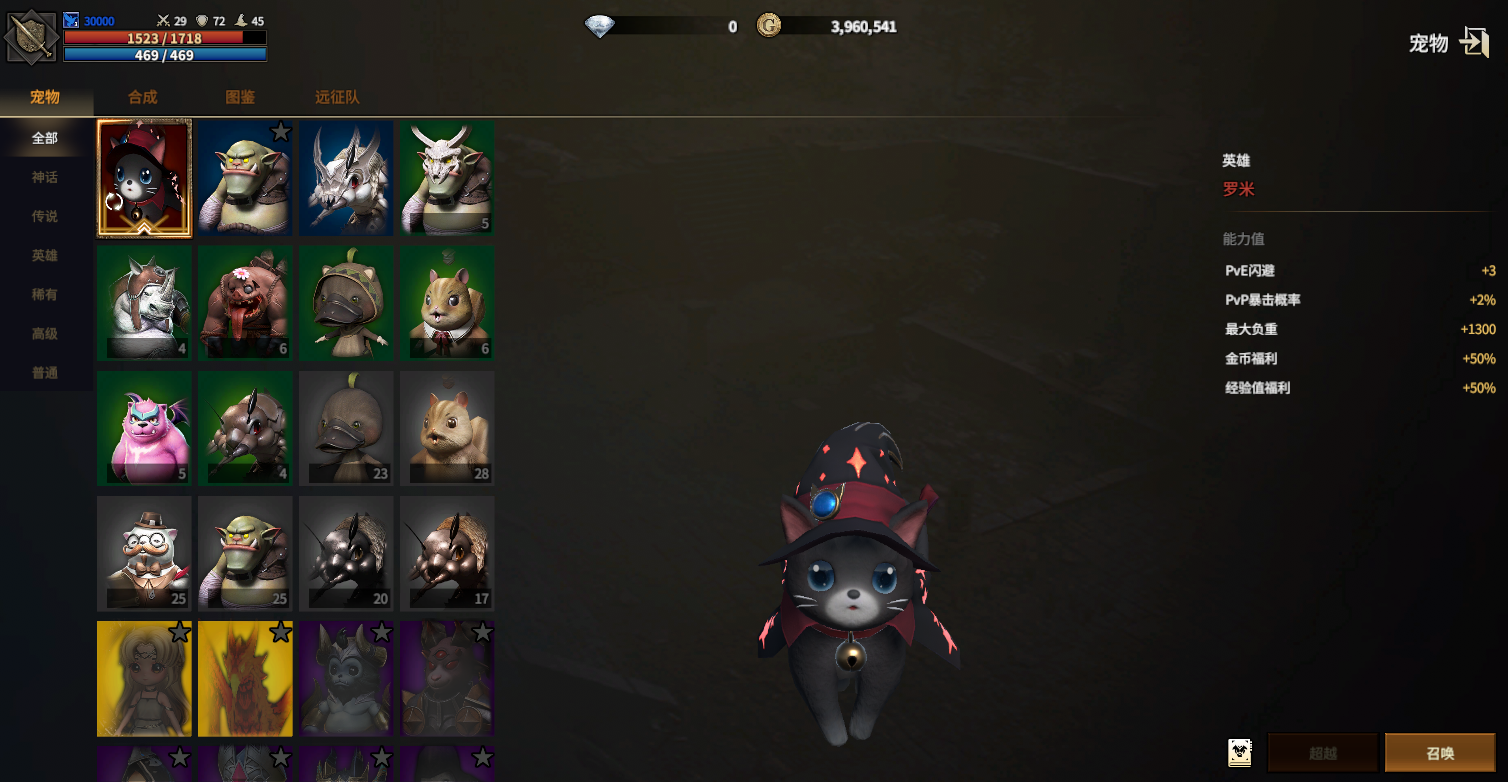This screenshot has width=1508, height=782.
Task: Select the 宠物 tab
Action: tap(45, 97)
